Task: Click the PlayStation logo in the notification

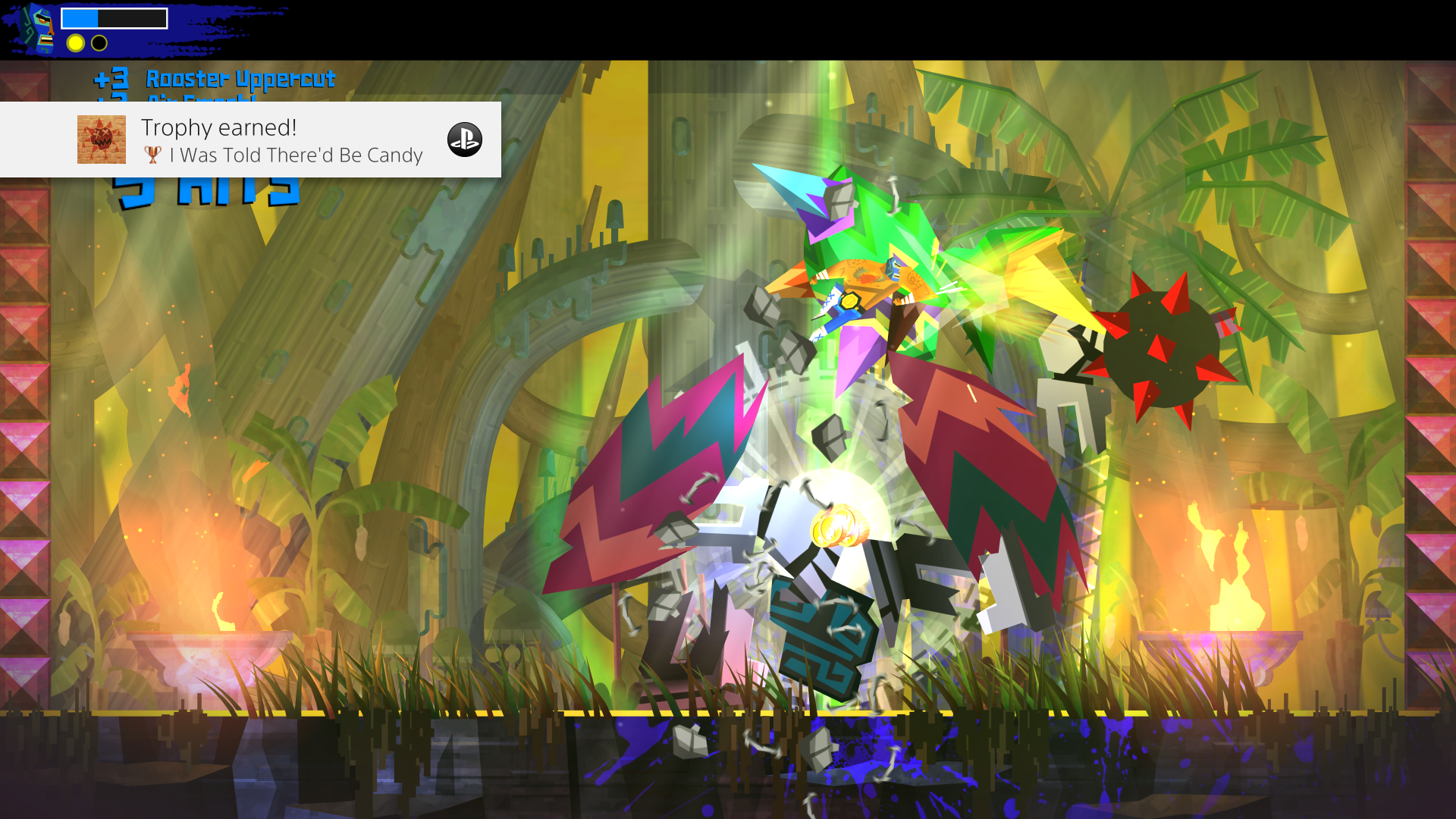Action: 466,140
